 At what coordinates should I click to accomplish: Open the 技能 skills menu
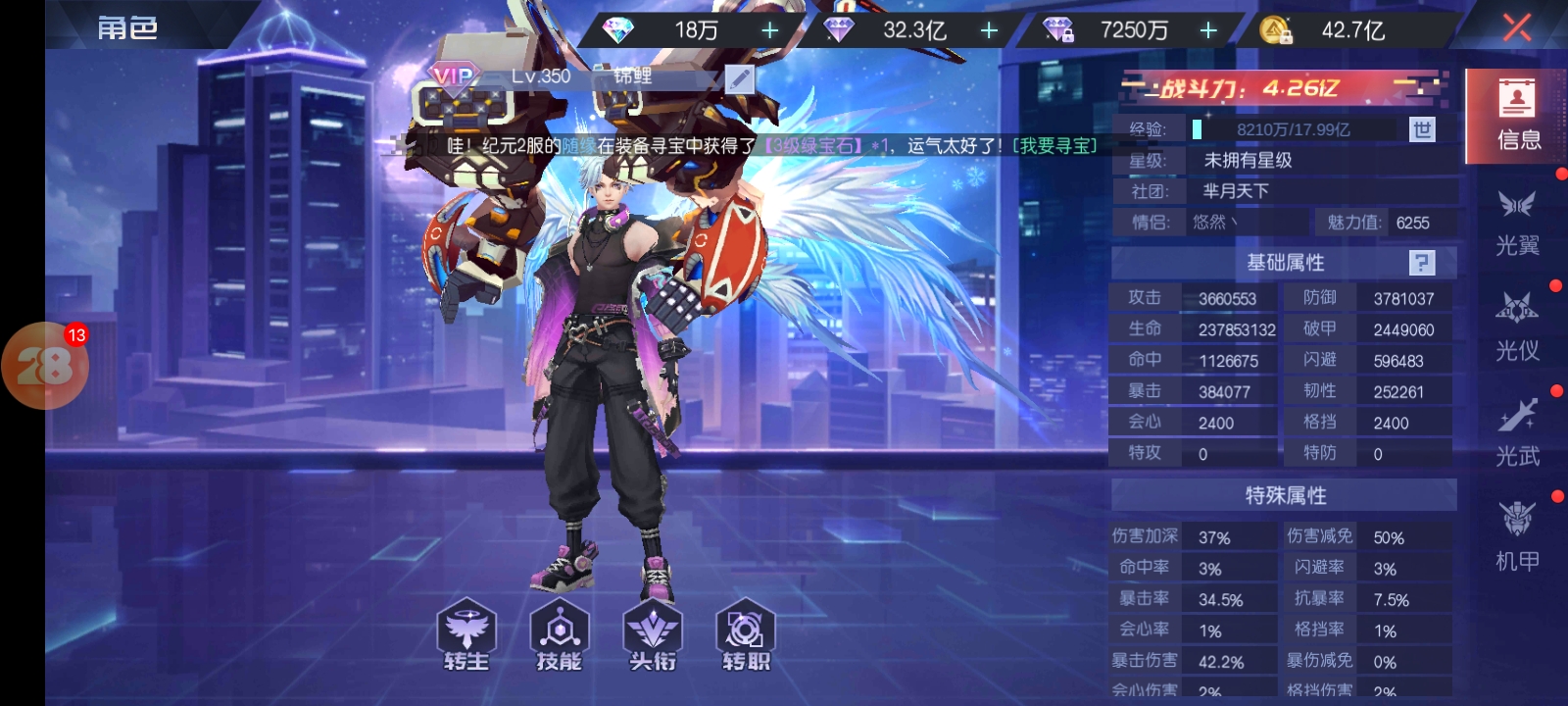pos(559,634)
